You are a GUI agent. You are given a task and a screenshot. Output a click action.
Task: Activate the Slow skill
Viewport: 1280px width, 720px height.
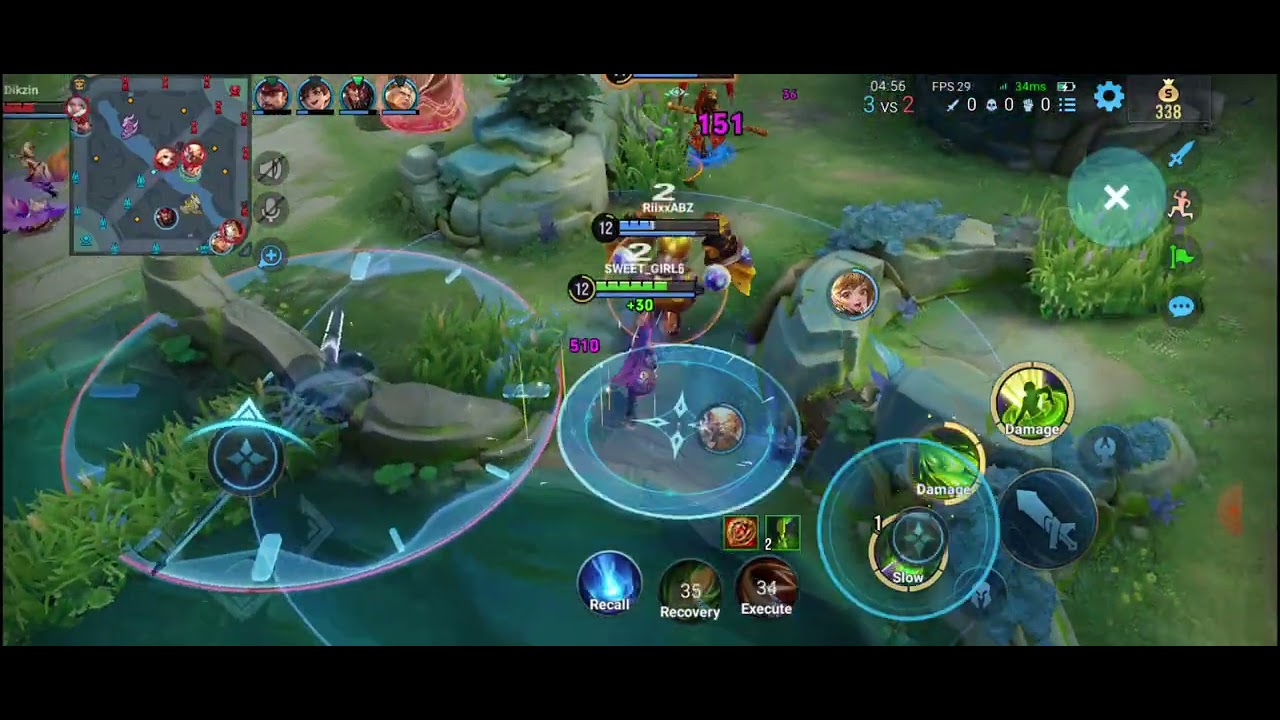tap(907, 548)
